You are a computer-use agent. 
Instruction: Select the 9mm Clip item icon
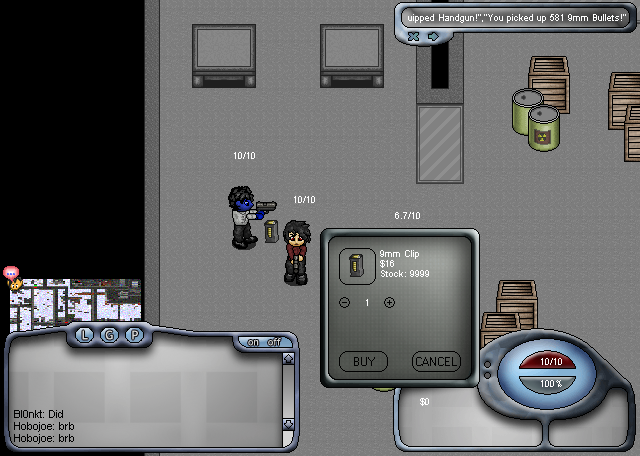[x=356, y=264]
